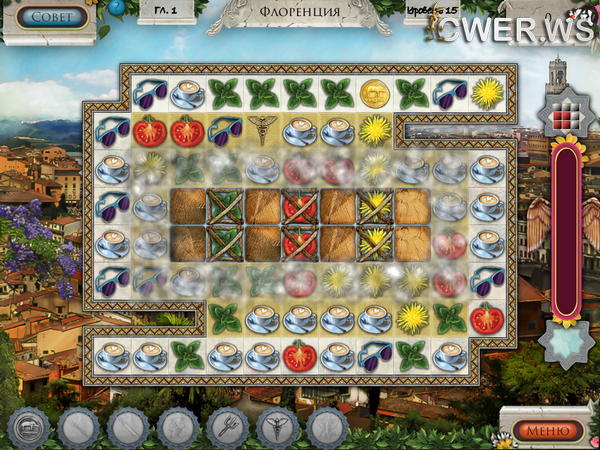Open the Совет hint button
Image resolution: width=600 pixels, height=450 pixels.
pos(51,17)
